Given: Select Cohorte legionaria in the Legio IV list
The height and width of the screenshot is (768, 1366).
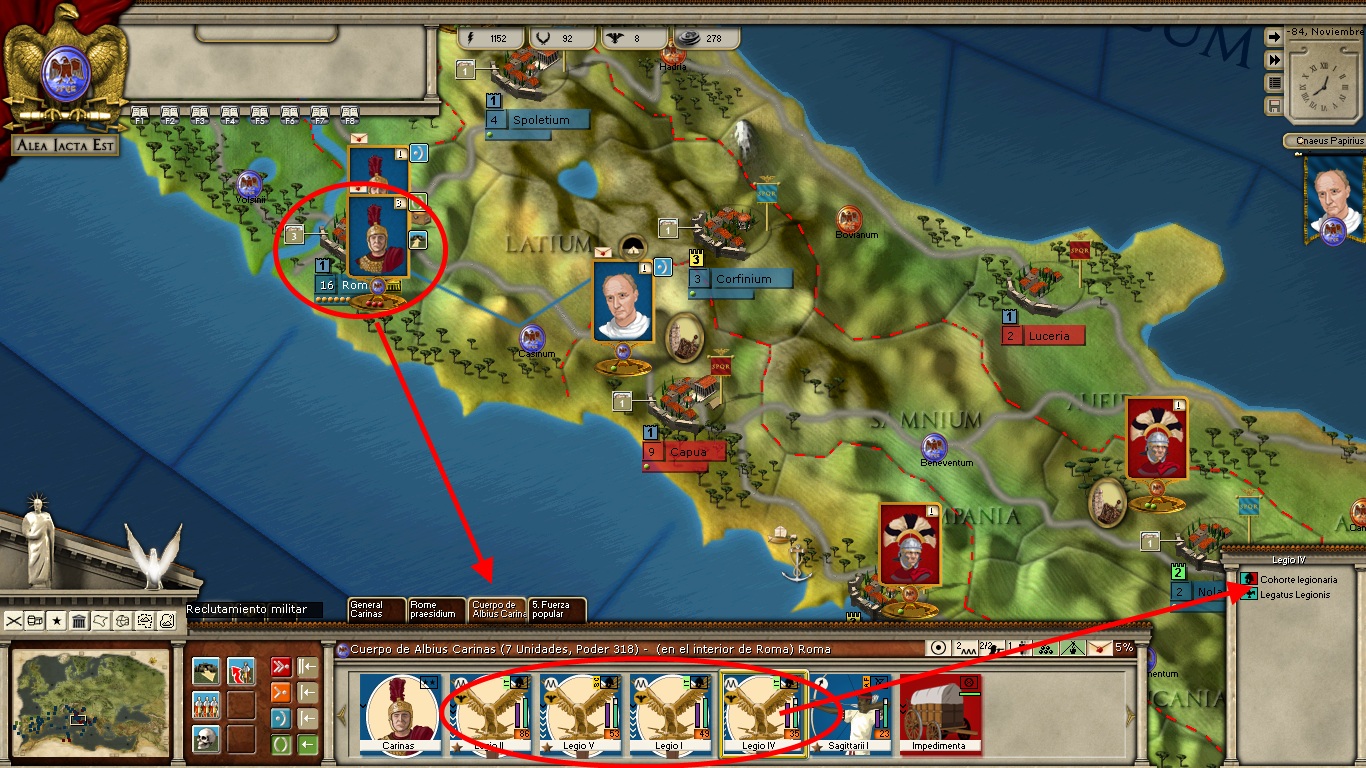Looking at the screenshot, I should [1297, 579].
